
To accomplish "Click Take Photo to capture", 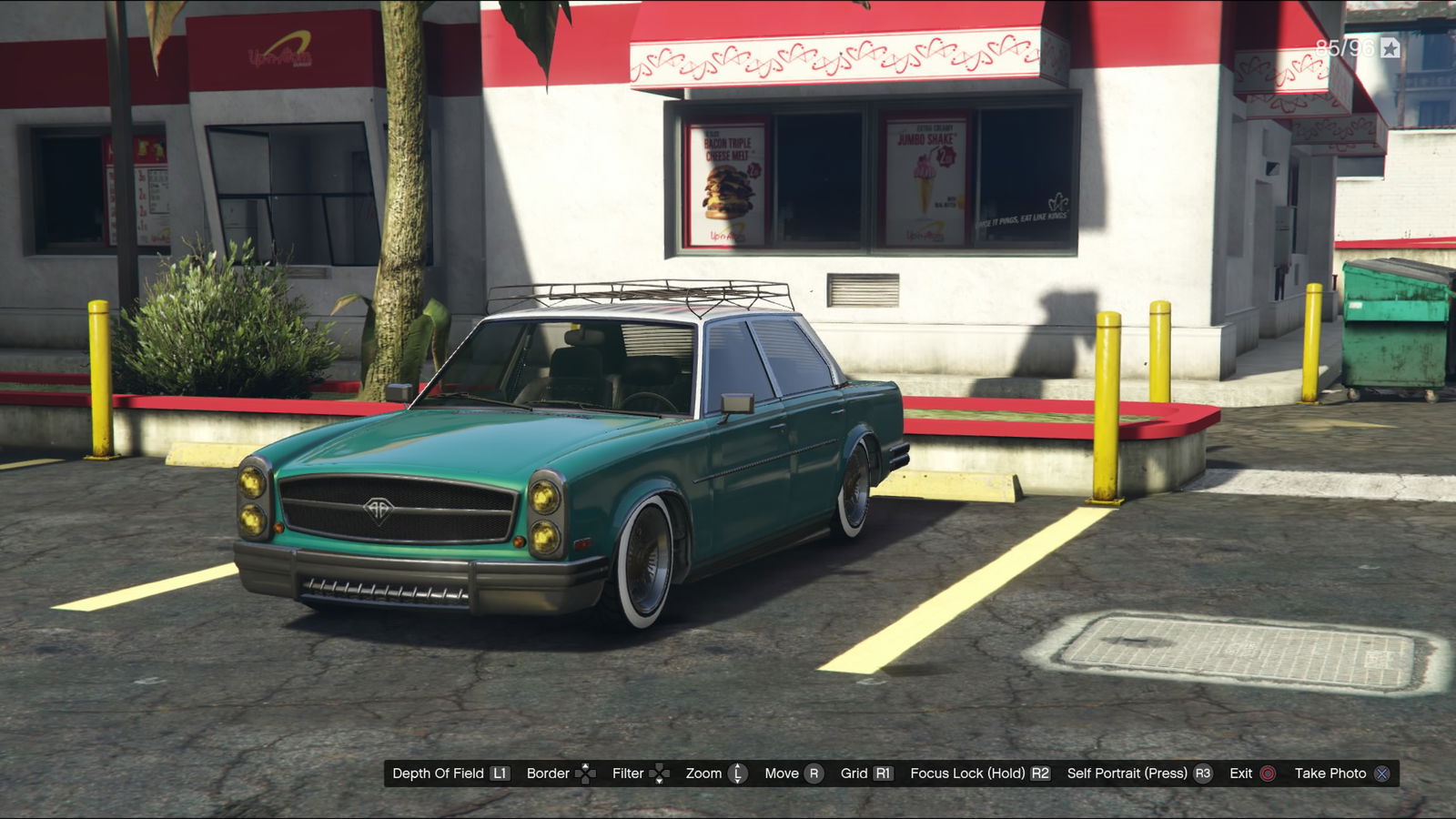I will click(x=1341, y=773).
